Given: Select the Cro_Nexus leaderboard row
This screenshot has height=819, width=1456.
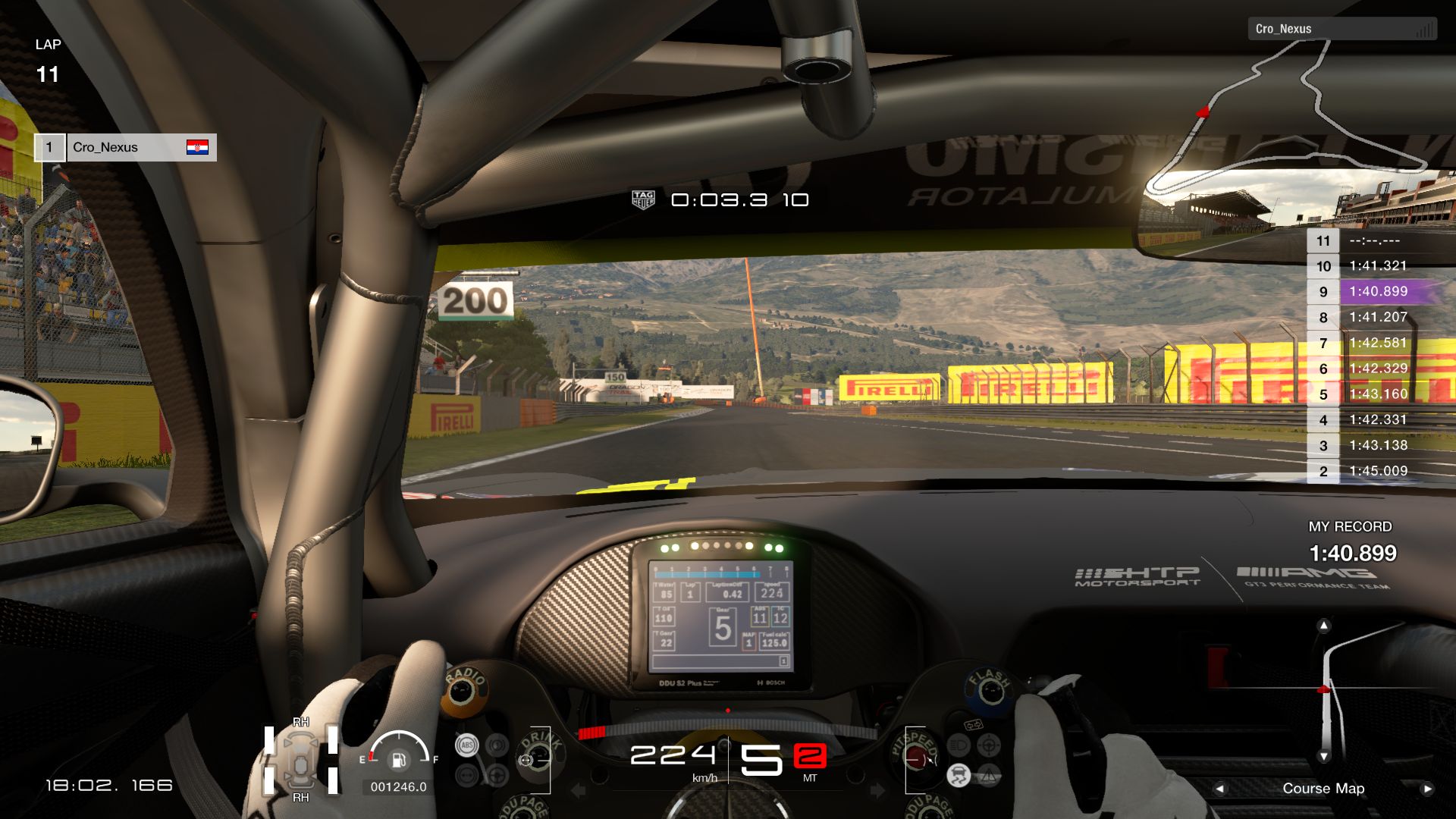Looking at the screenshot, I should pyautogui.click(x=125, y=147).
